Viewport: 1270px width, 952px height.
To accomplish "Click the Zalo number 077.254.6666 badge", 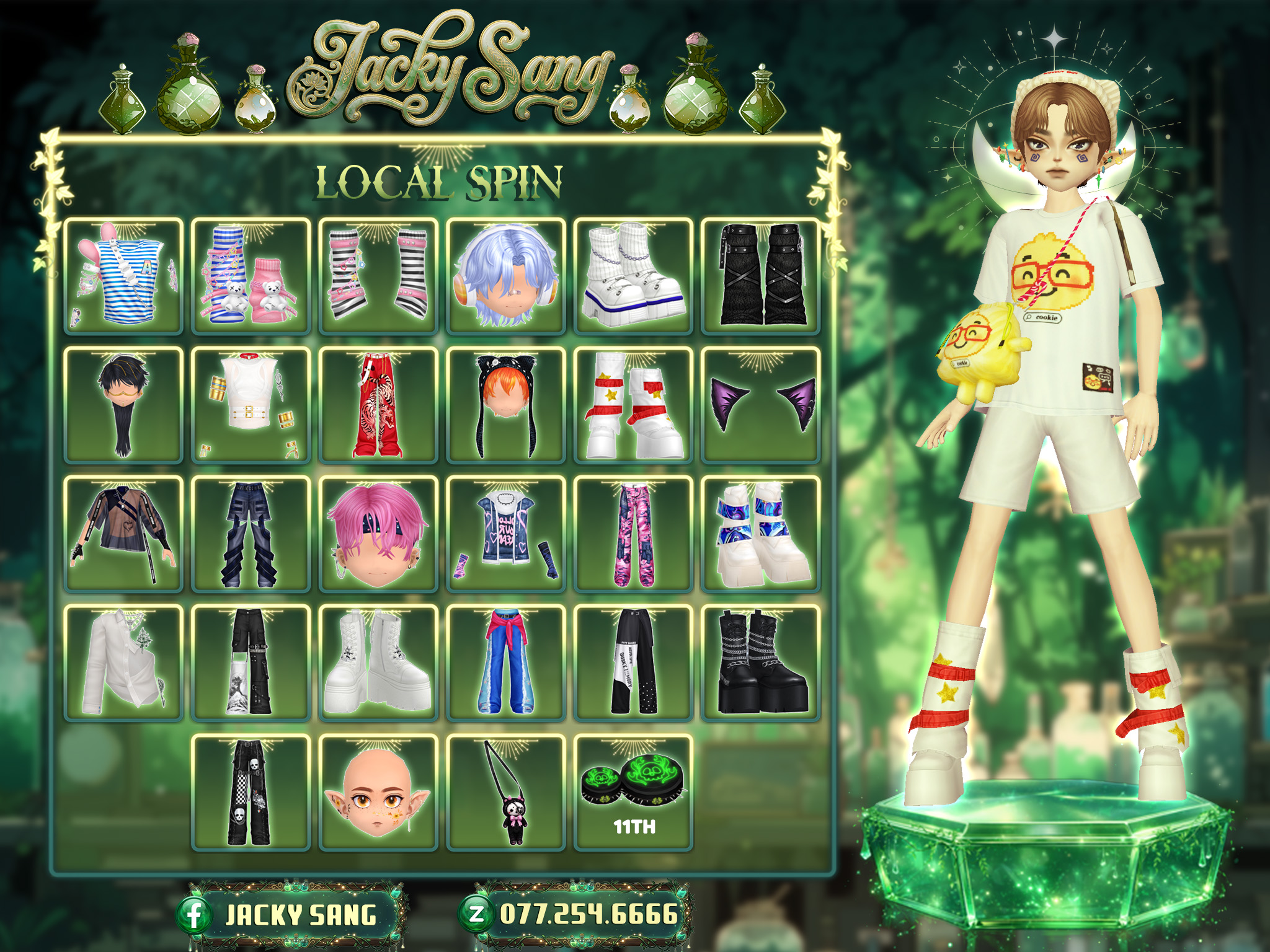I will click(575, 914).
